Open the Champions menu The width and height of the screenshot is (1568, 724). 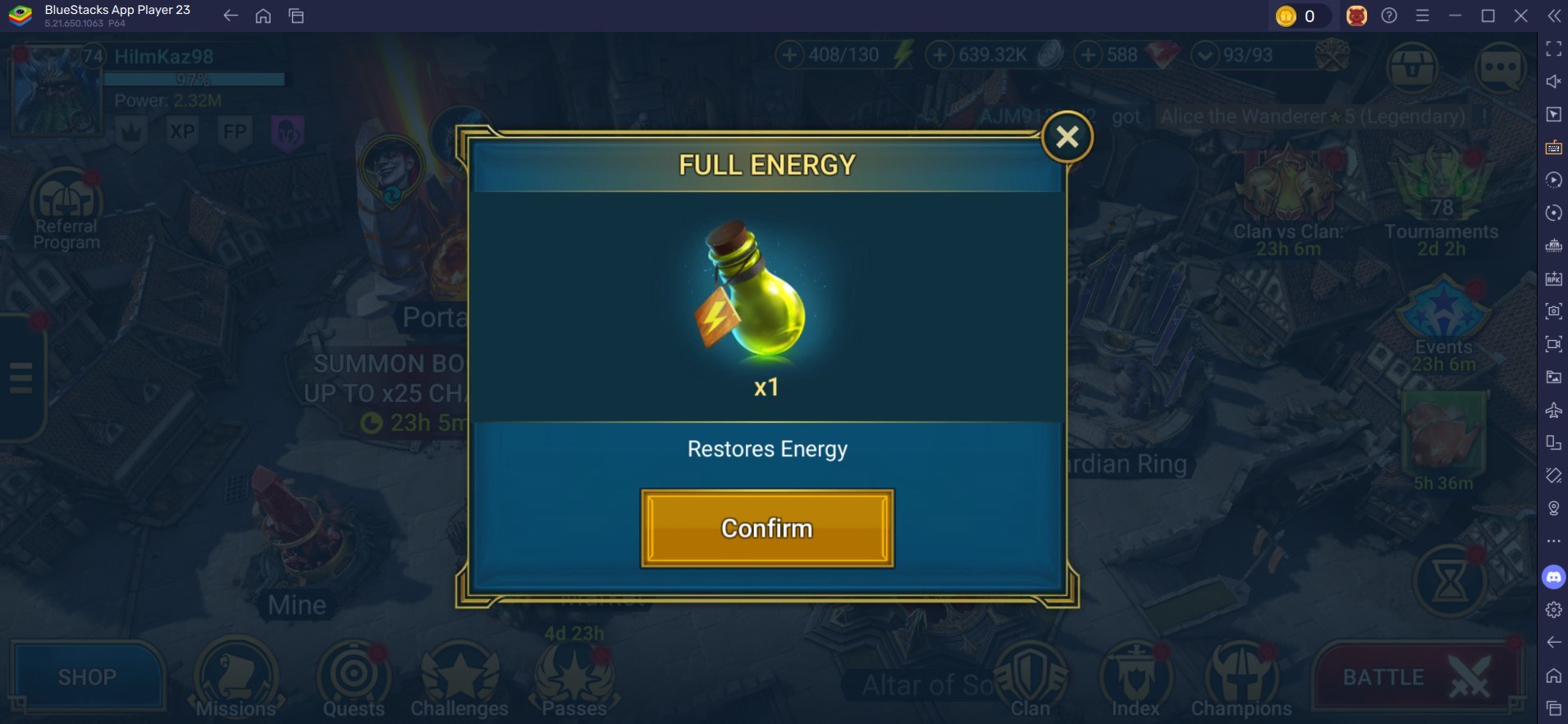point(1241,679)
